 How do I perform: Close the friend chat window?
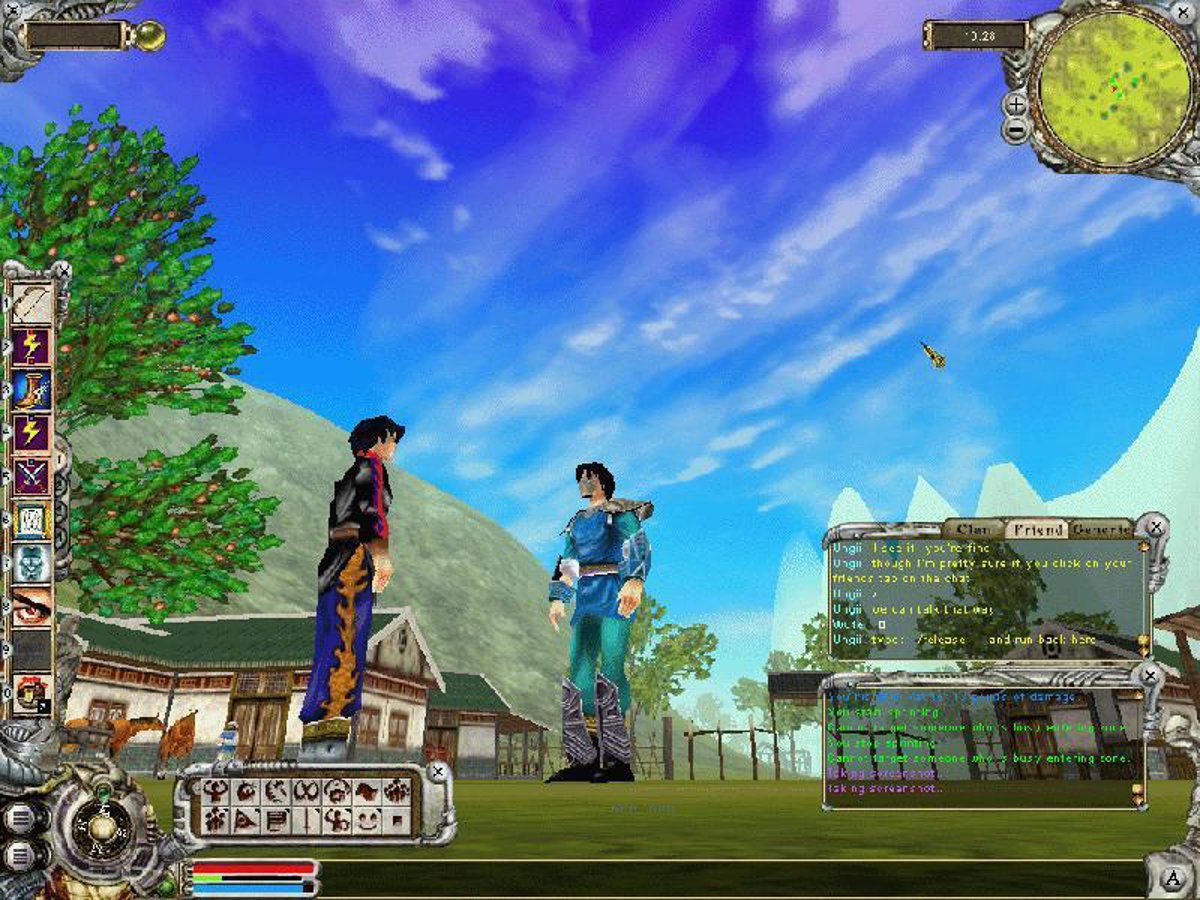[x=1156, y=525]
